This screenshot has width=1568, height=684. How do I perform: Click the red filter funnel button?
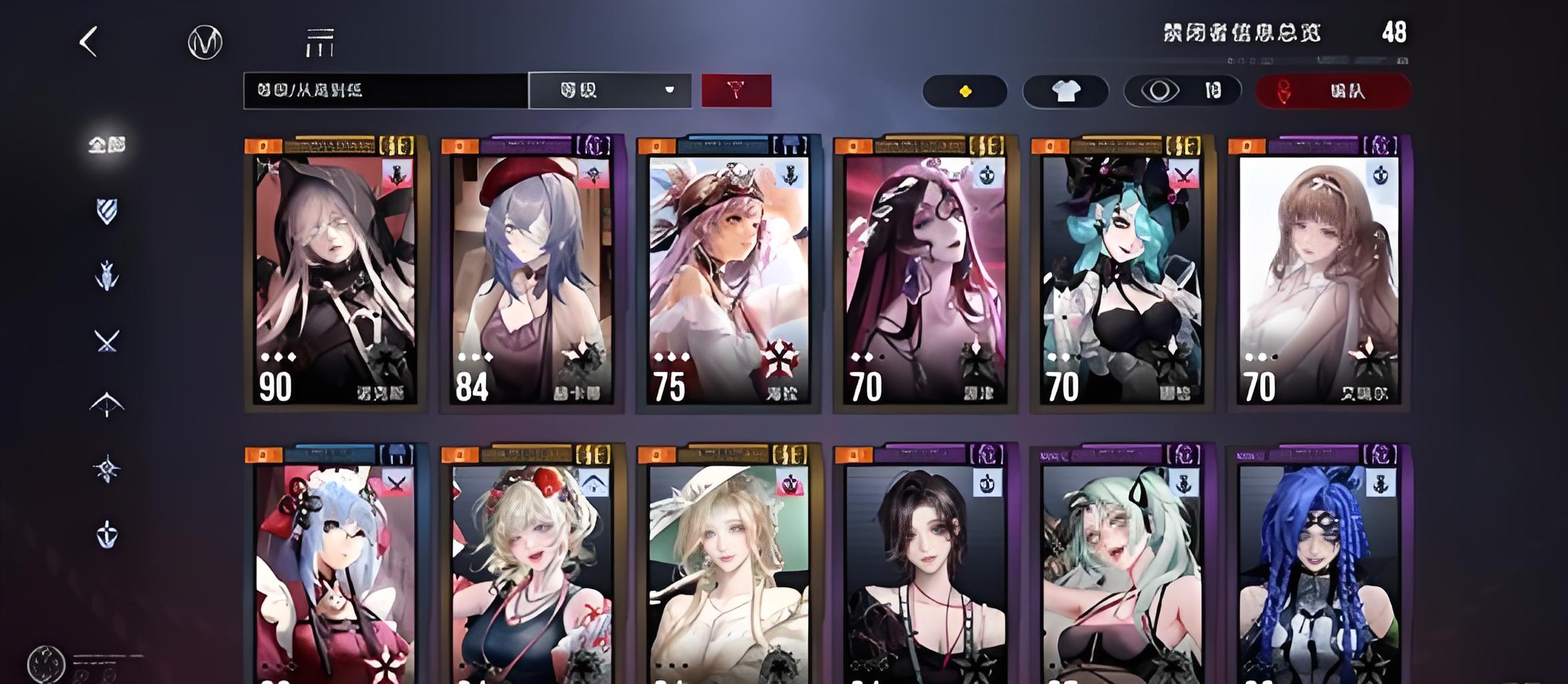click(x=736, y=90)
